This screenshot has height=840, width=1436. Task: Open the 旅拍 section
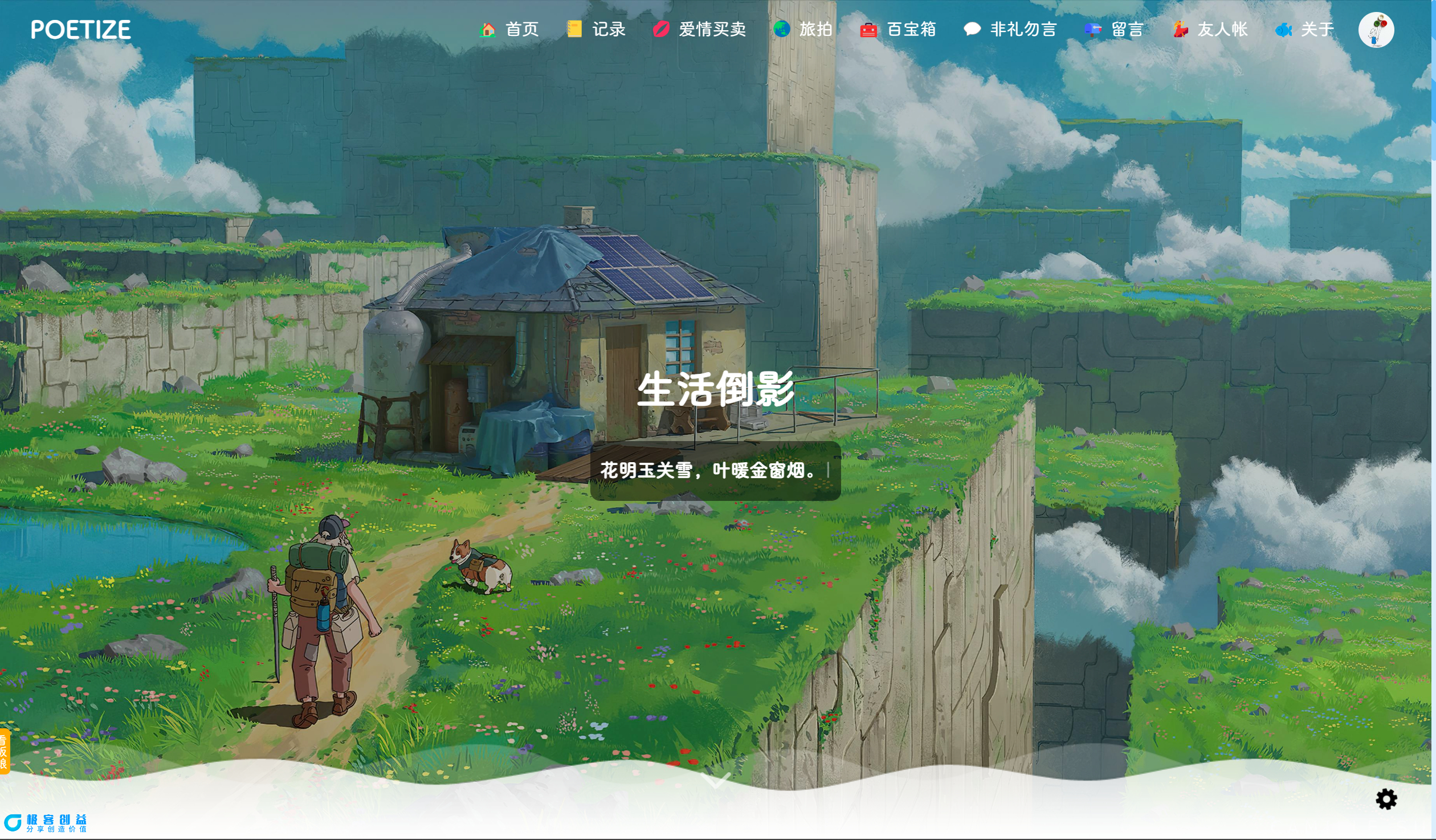click(x=815, y=30)
